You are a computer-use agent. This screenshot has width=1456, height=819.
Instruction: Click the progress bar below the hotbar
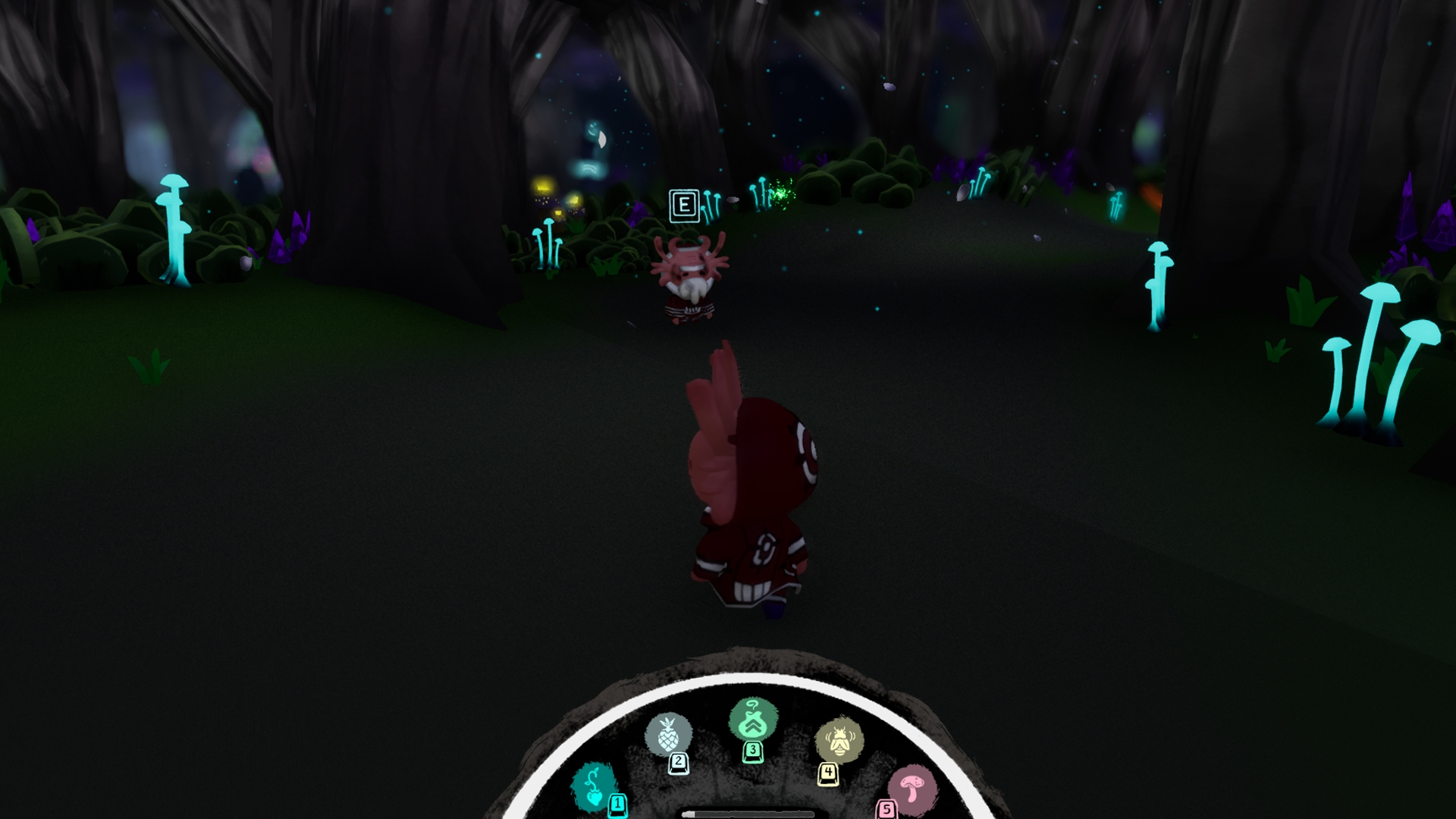point(747,815)
